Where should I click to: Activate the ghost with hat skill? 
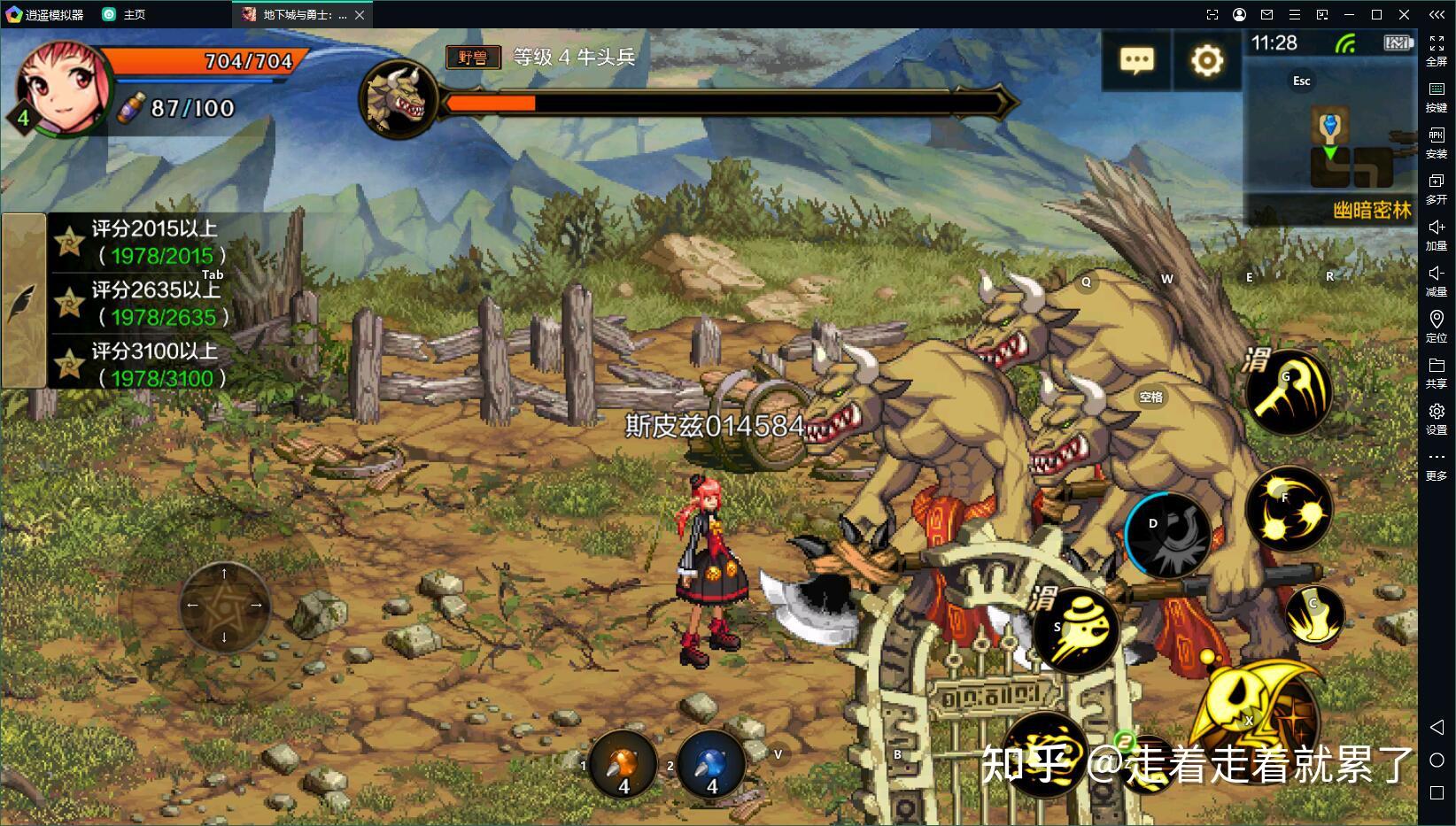1075,629
